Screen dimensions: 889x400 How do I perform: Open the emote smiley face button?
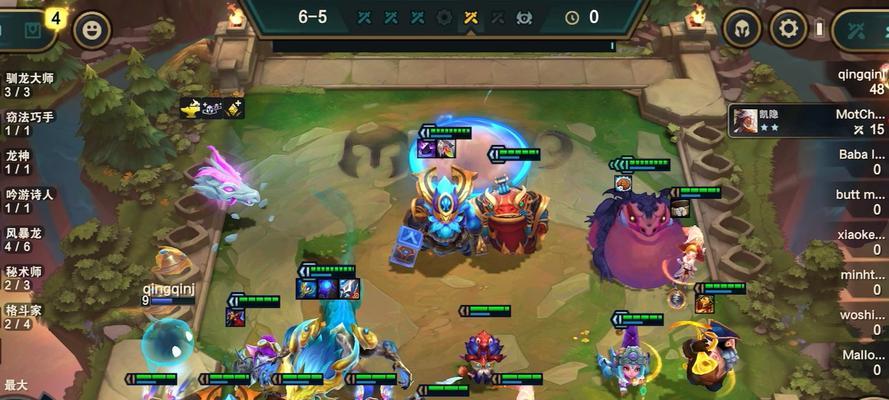[92, 29]
